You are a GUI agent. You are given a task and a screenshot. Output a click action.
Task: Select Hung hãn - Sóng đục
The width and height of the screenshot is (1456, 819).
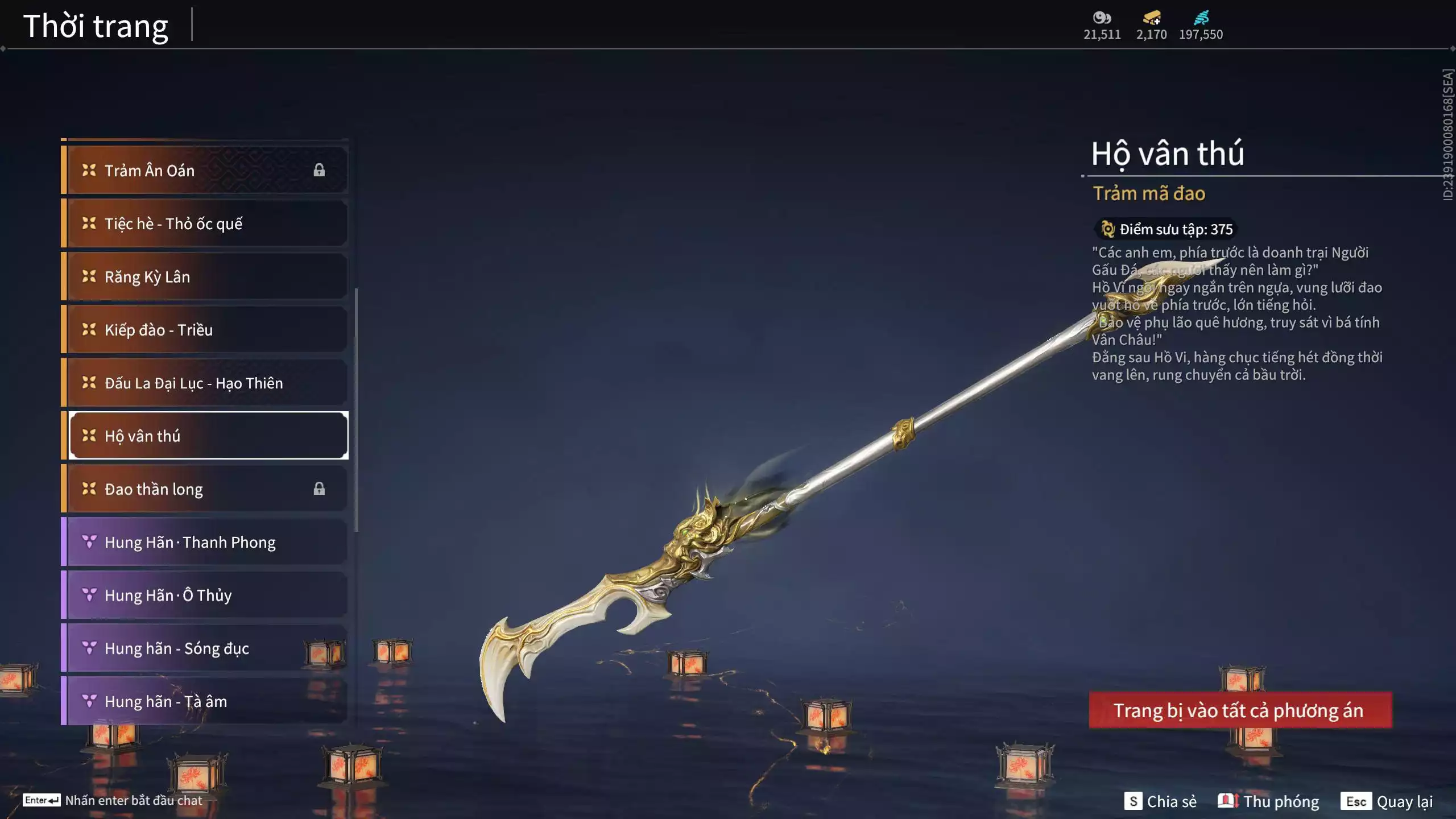coord(205,648)
